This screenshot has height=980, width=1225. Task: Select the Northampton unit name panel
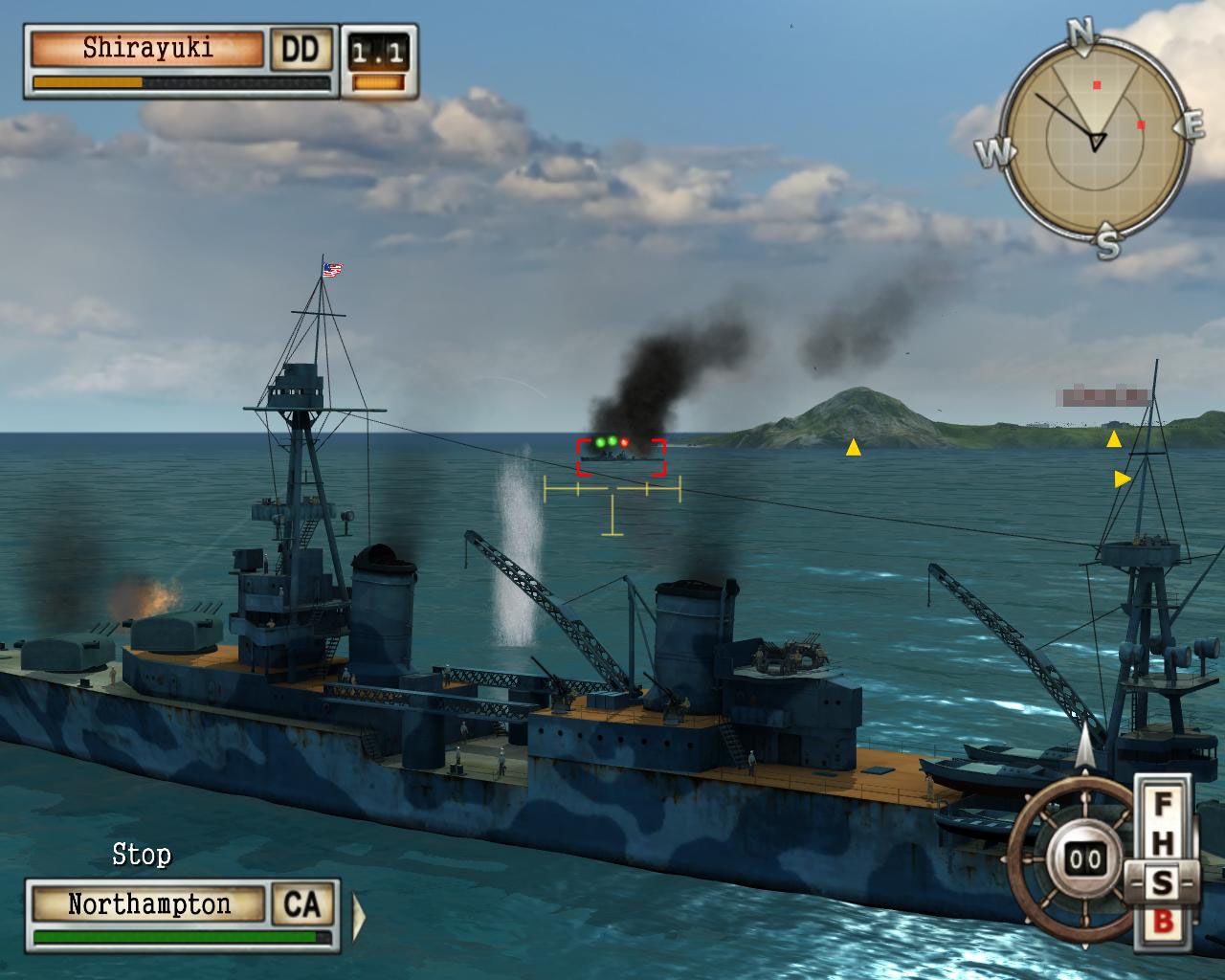(x=148, y=904)
